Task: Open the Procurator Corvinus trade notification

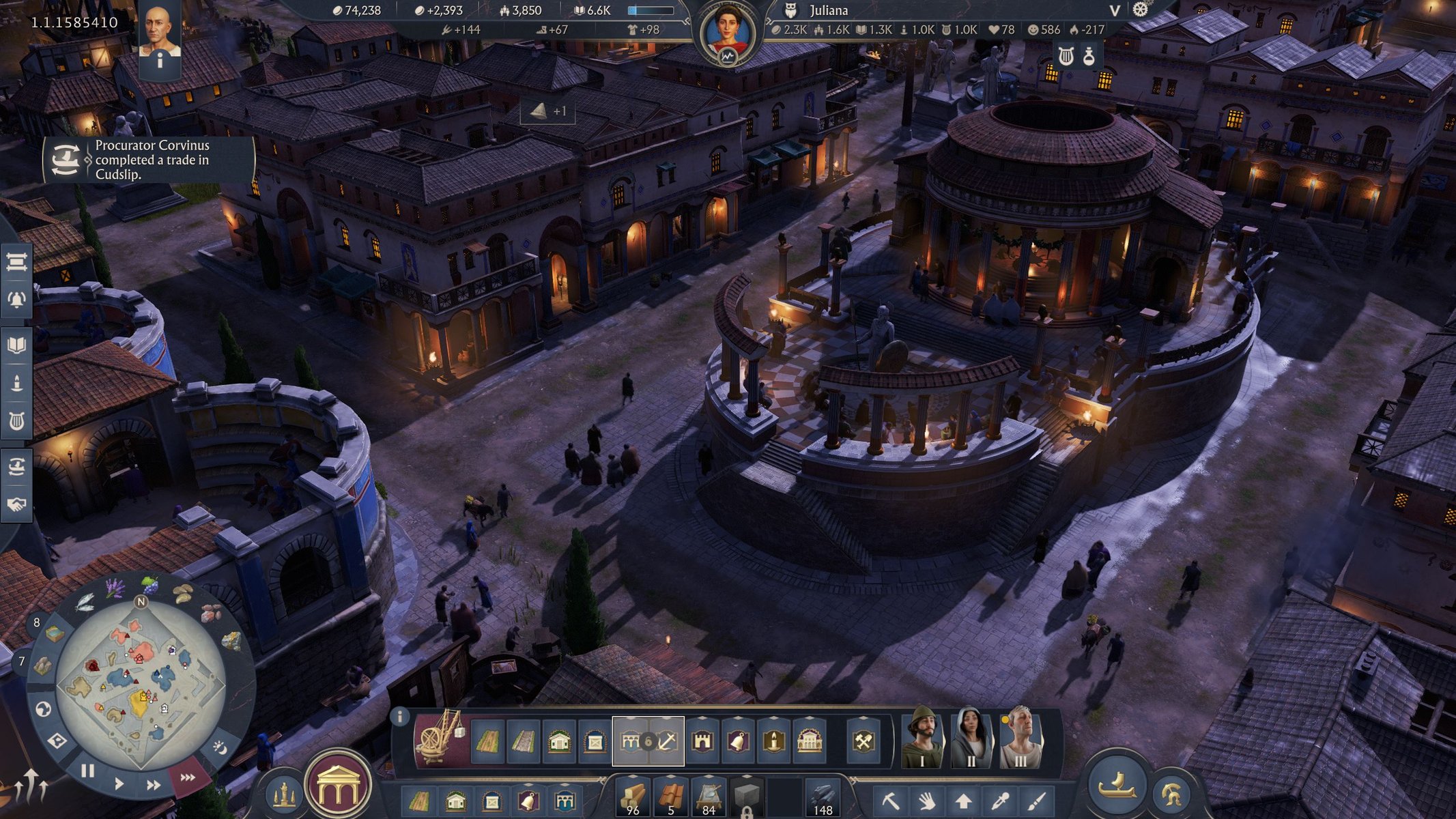Action: [x=149, y=160]
